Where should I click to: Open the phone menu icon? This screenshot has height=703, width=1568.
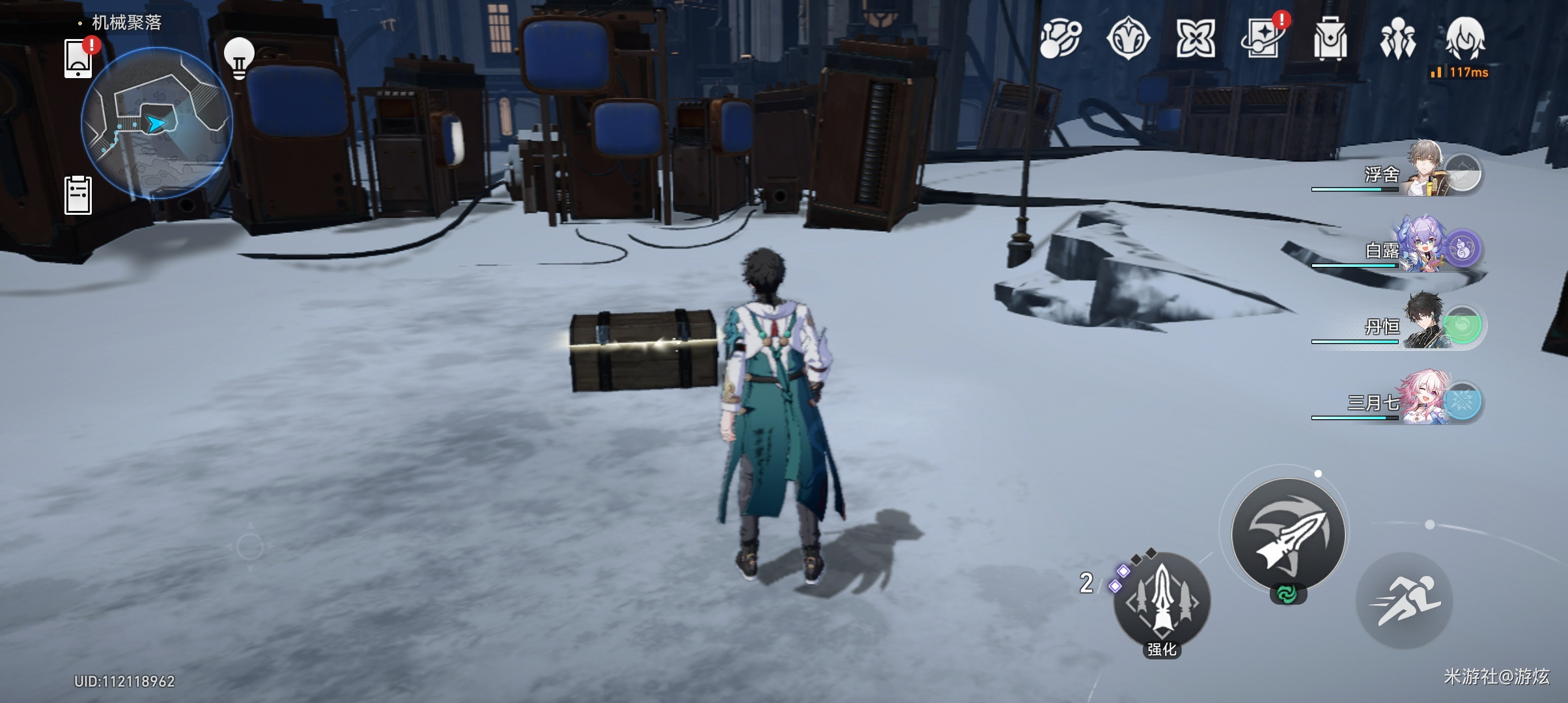pos(78,59)
